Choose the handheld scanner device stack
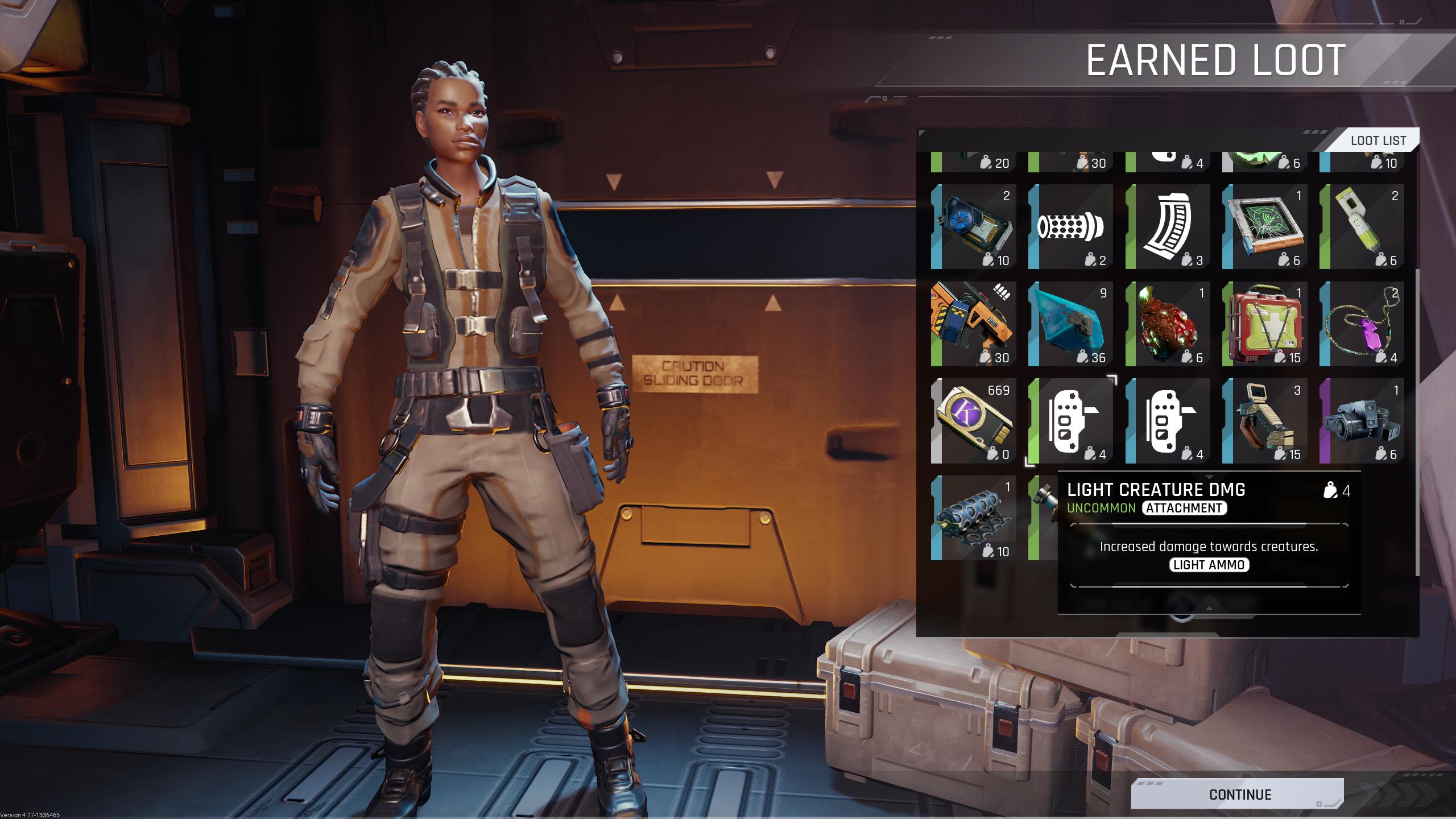The width and height of the screenshot is (1456, 819). (1264, 421)
